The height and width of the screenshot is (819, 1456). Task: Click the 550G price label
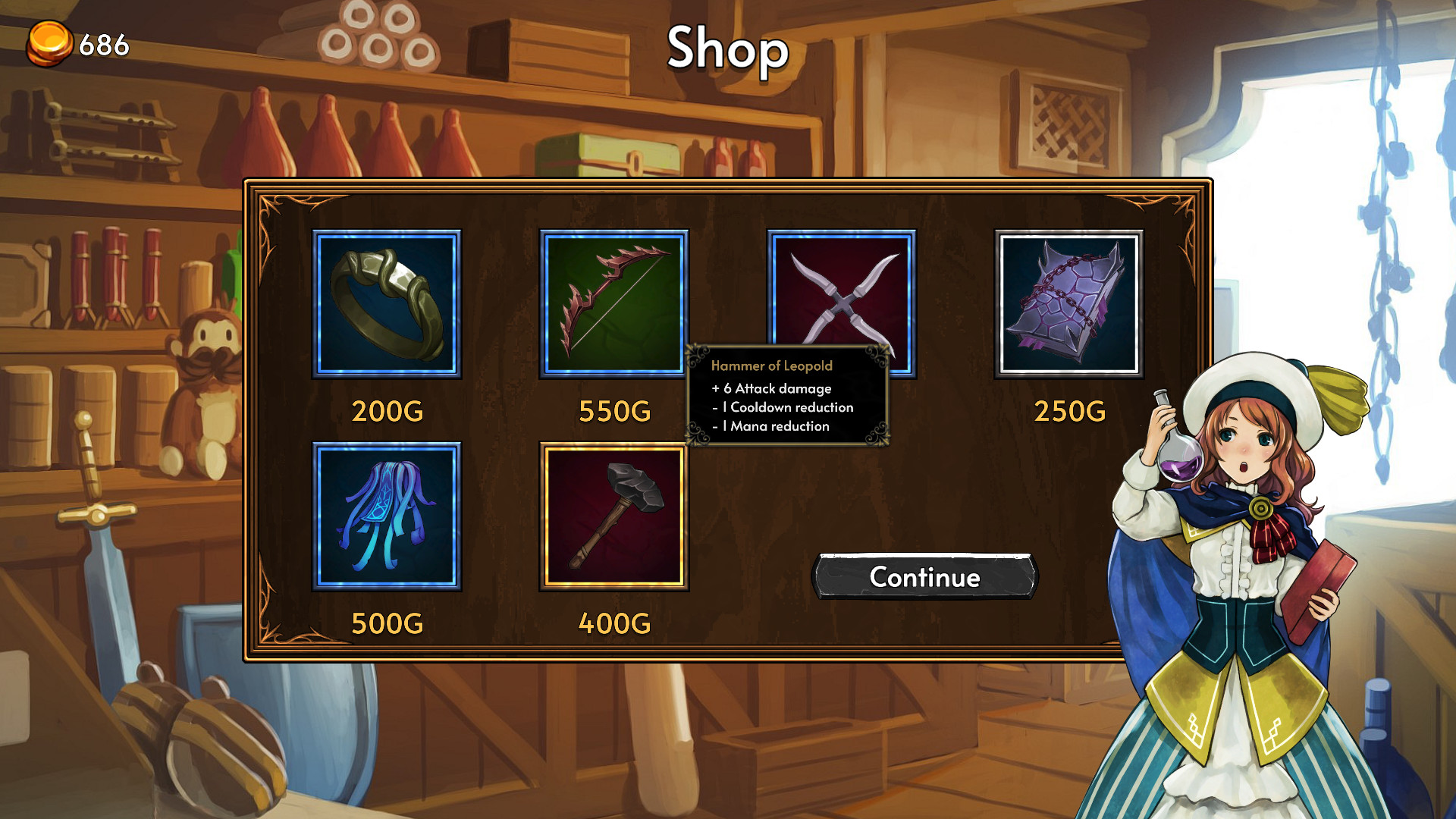coord(614,412)
